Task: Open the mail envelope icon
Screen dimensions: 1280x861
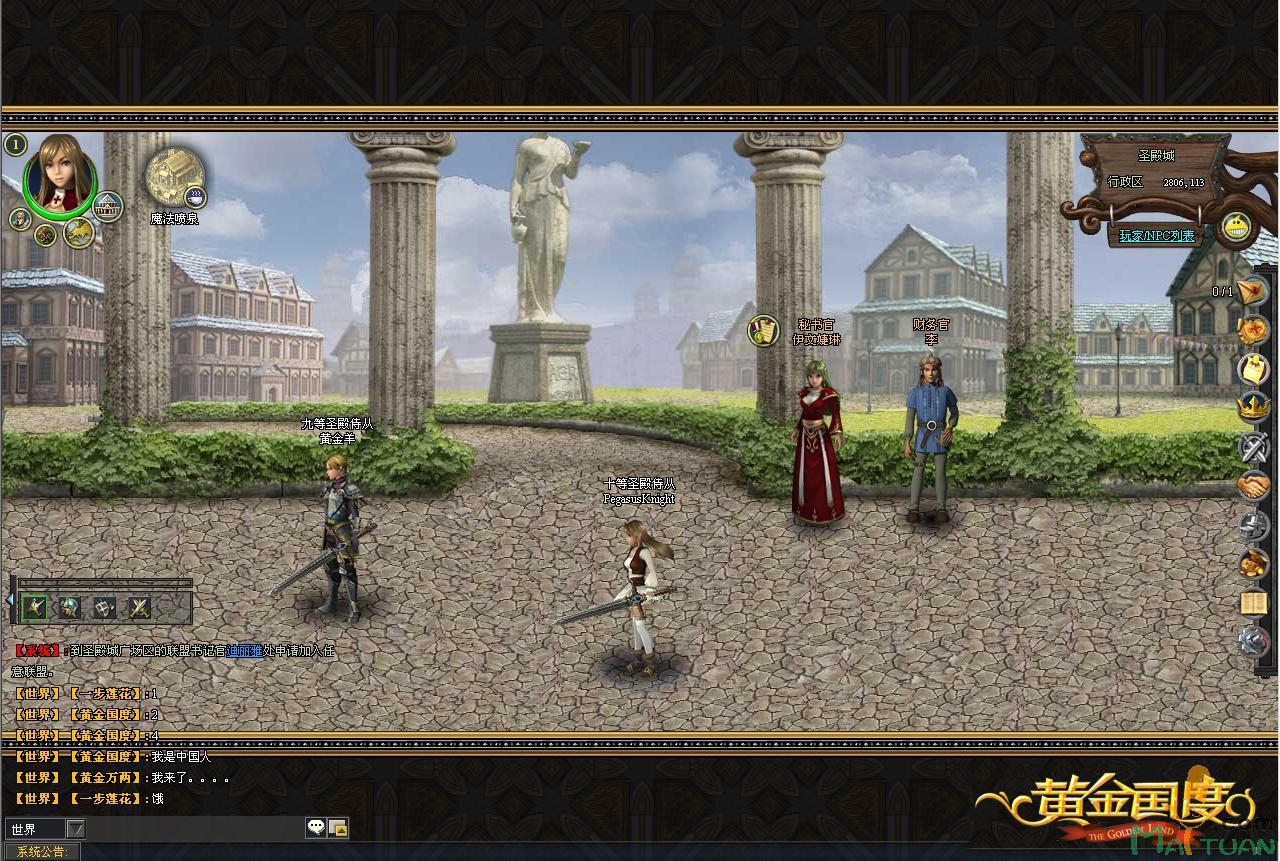Action: [1252, 290]
